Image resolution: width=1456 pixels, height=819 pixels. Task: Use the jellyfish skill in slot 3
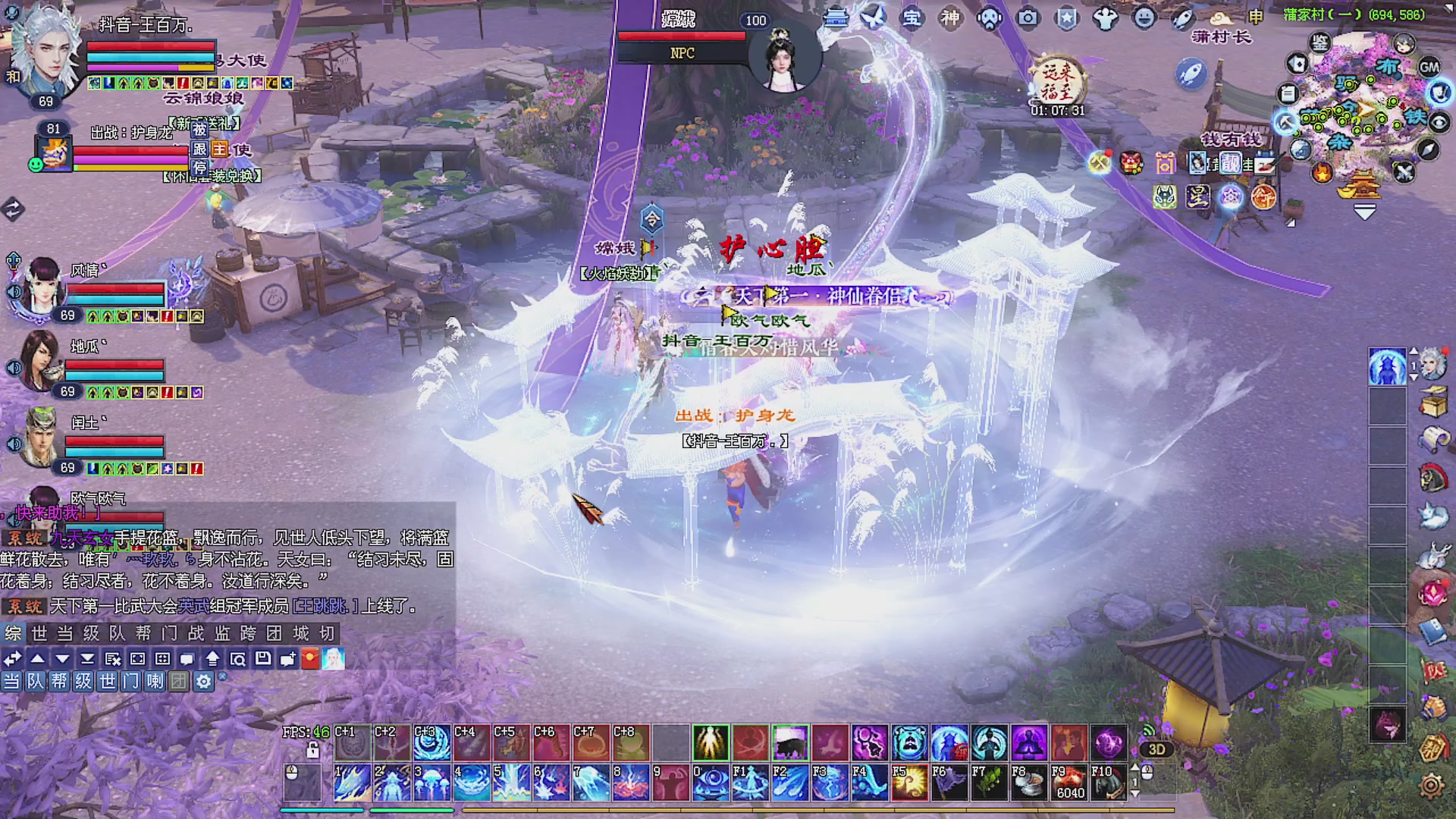(431, 783)
